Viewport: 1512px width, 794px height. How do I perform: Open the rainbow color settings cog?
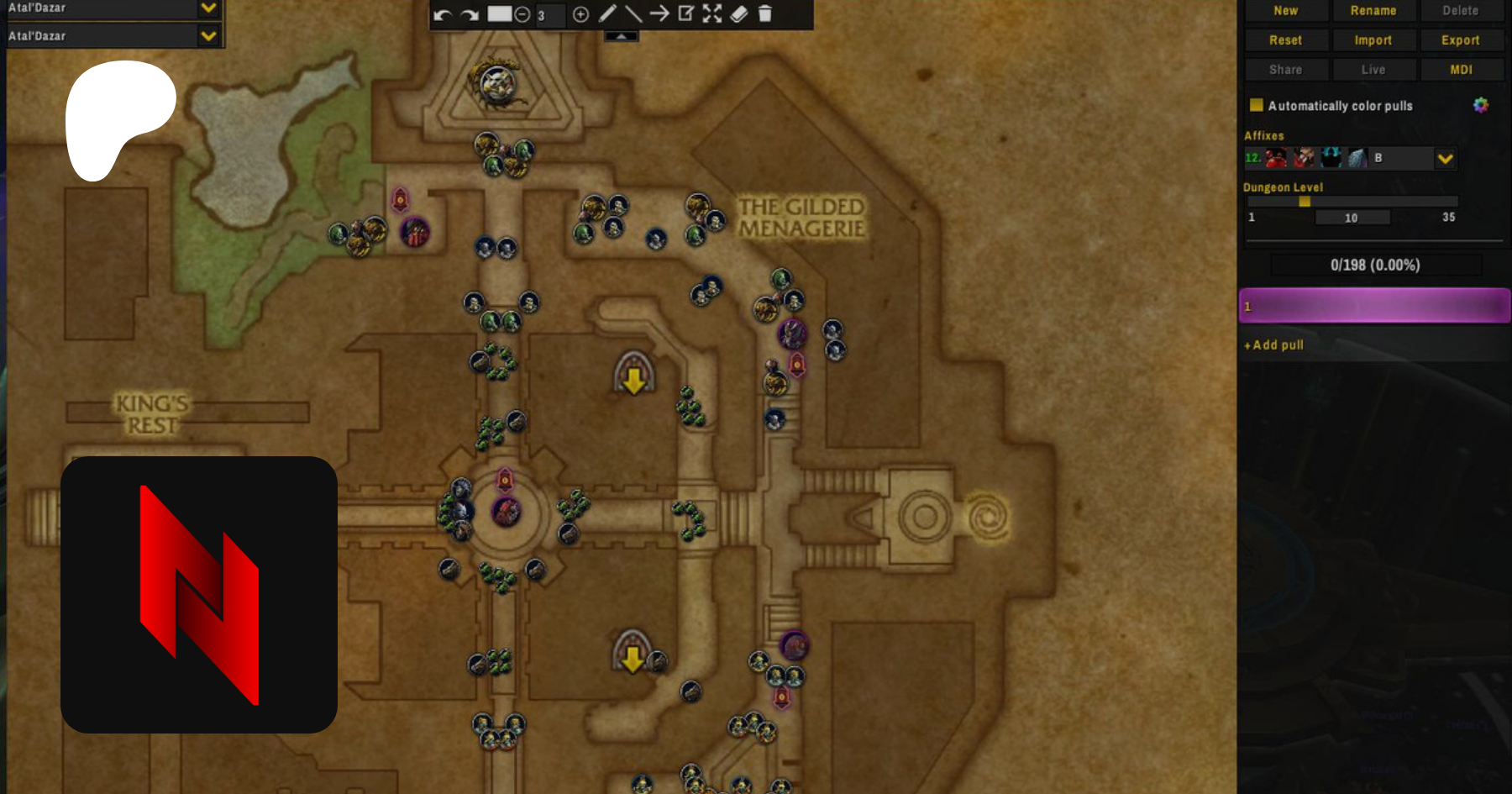1480,105
